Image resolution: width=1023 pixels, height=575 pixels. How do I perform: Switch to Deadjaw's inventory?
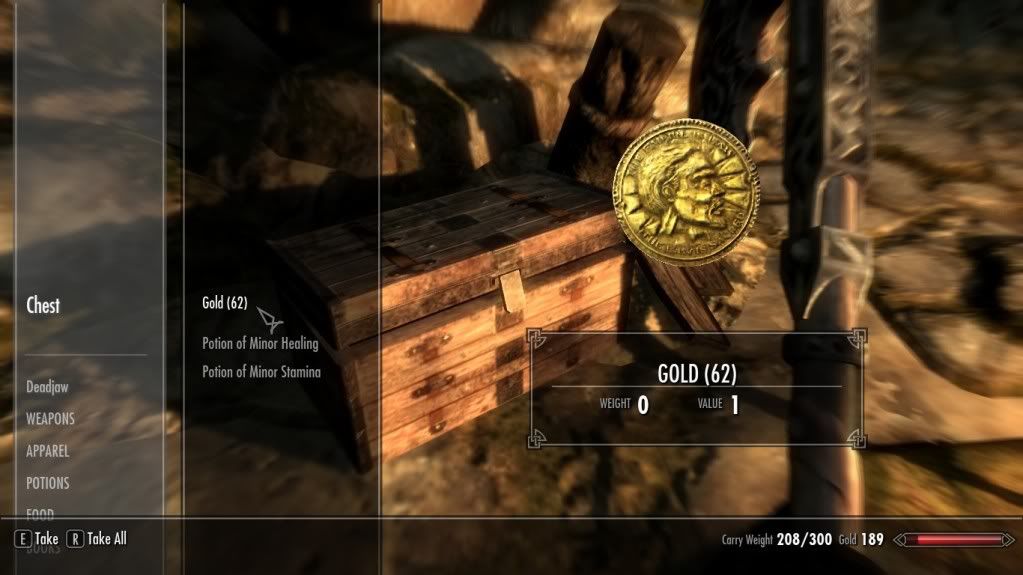(x=48, y=386)
